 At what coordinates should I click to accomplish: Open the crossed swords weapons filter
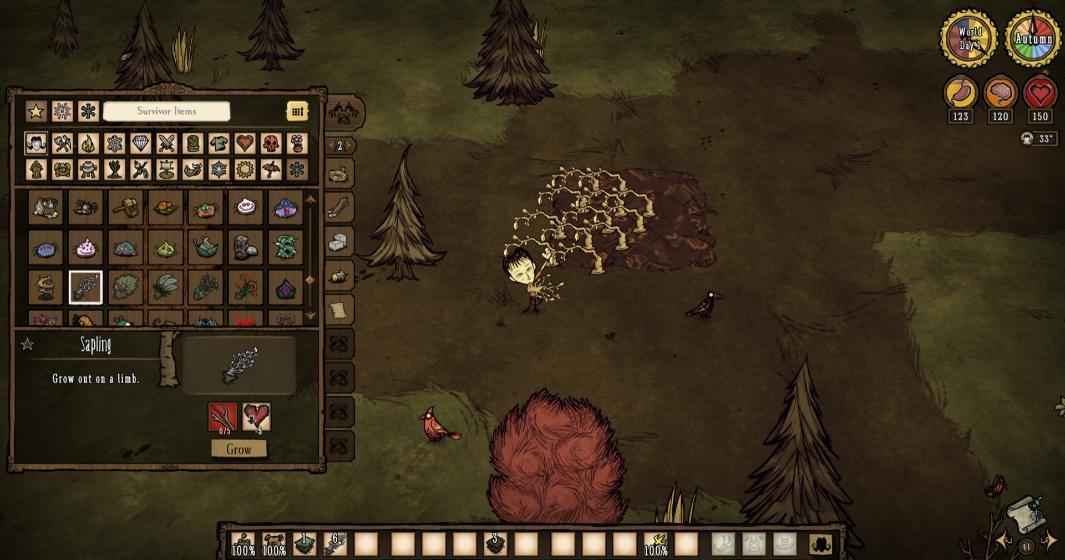[x=167, y=143]
